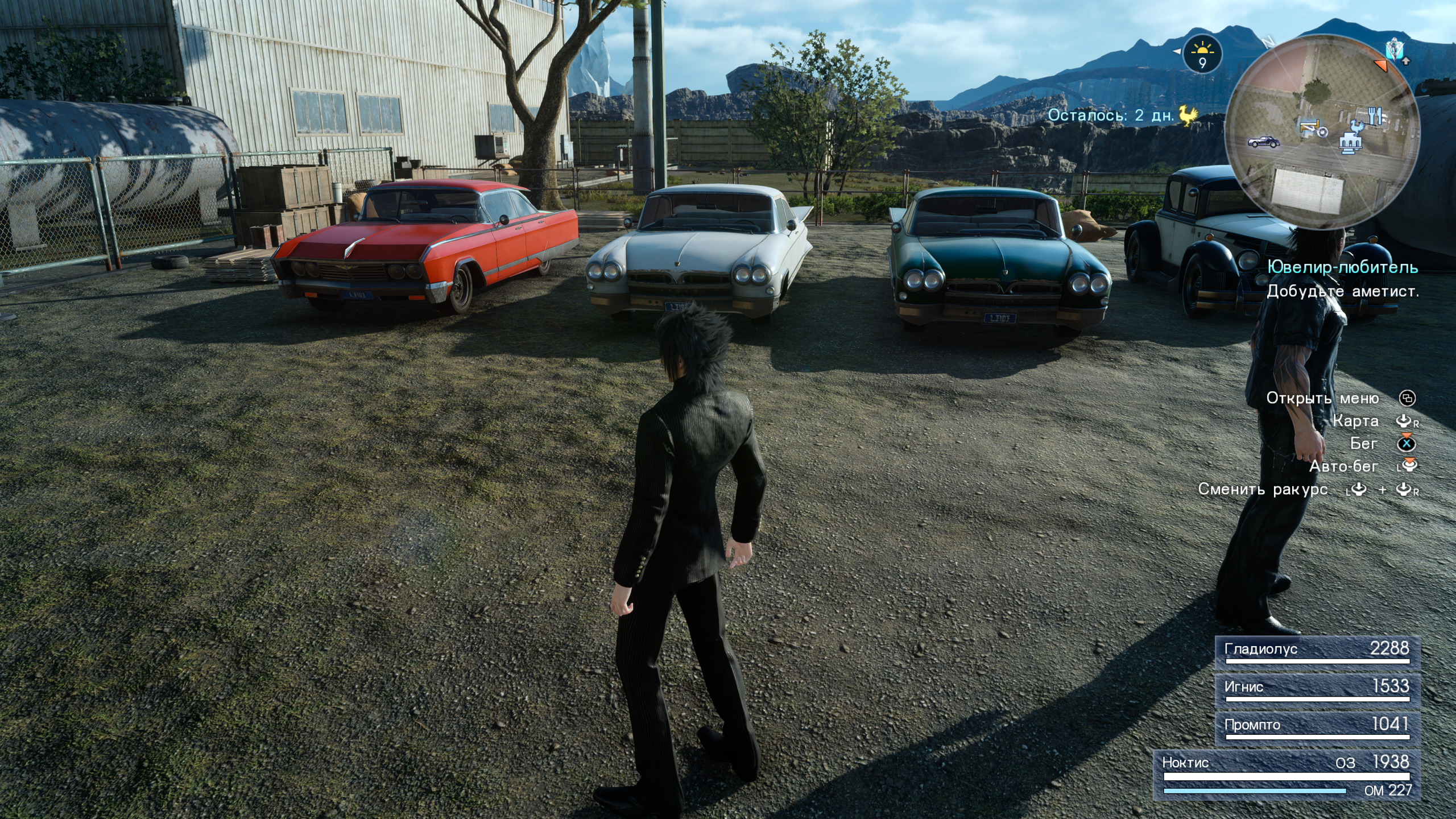Open the Ювелир-любитель quest tracker

coord(1342,267)
